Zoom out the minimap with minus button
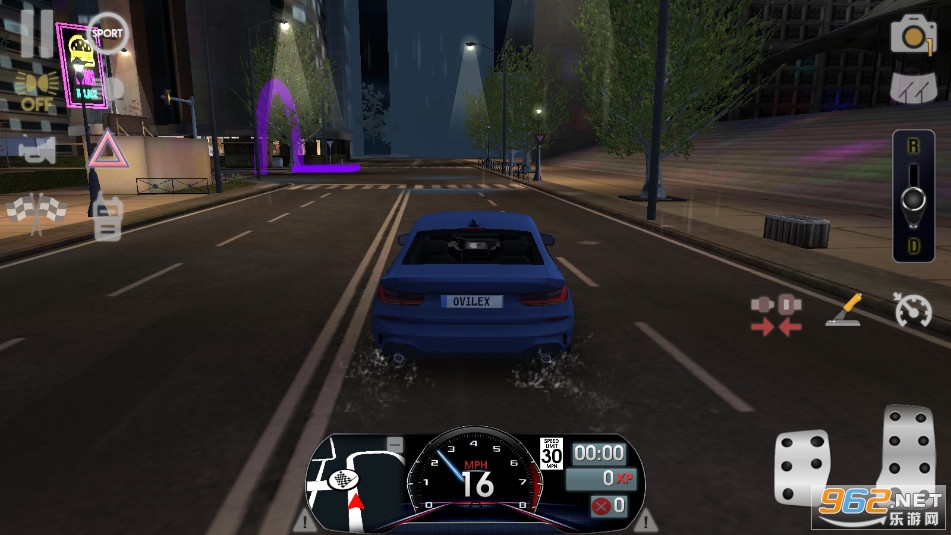This screenshot has width=951, height=535. (x=395, y=444)
